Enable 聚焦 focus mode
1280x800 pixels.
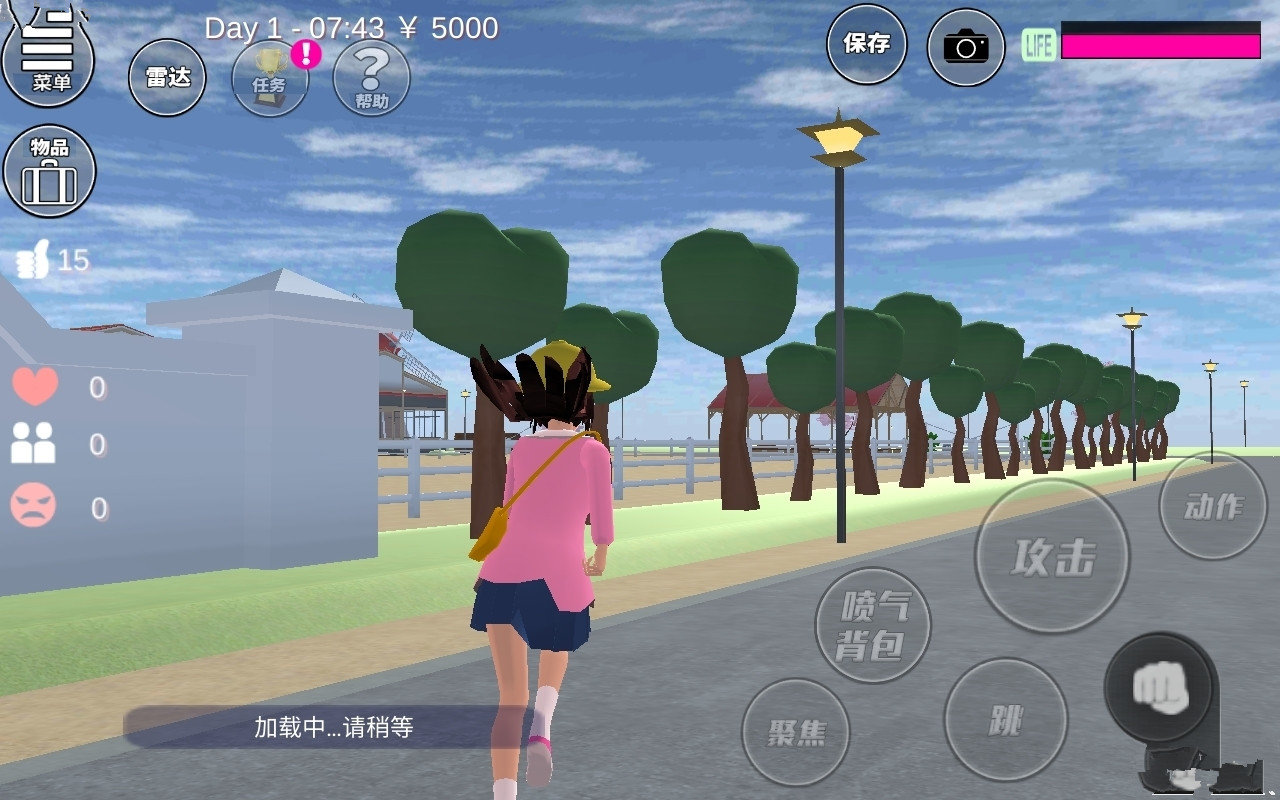point(795,733)
